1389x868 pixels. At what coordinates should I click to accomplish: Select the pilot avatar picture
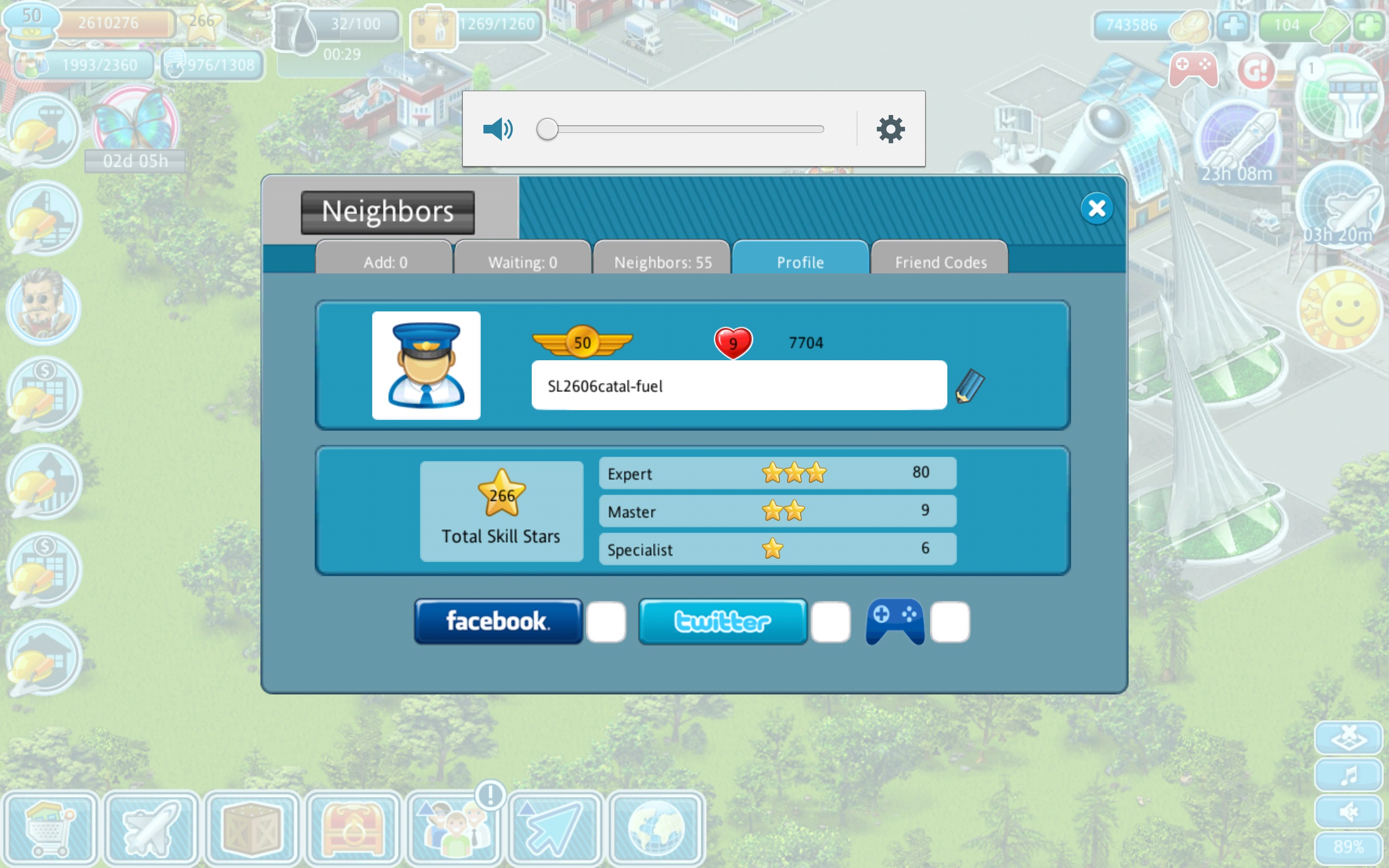pos(426,365)
